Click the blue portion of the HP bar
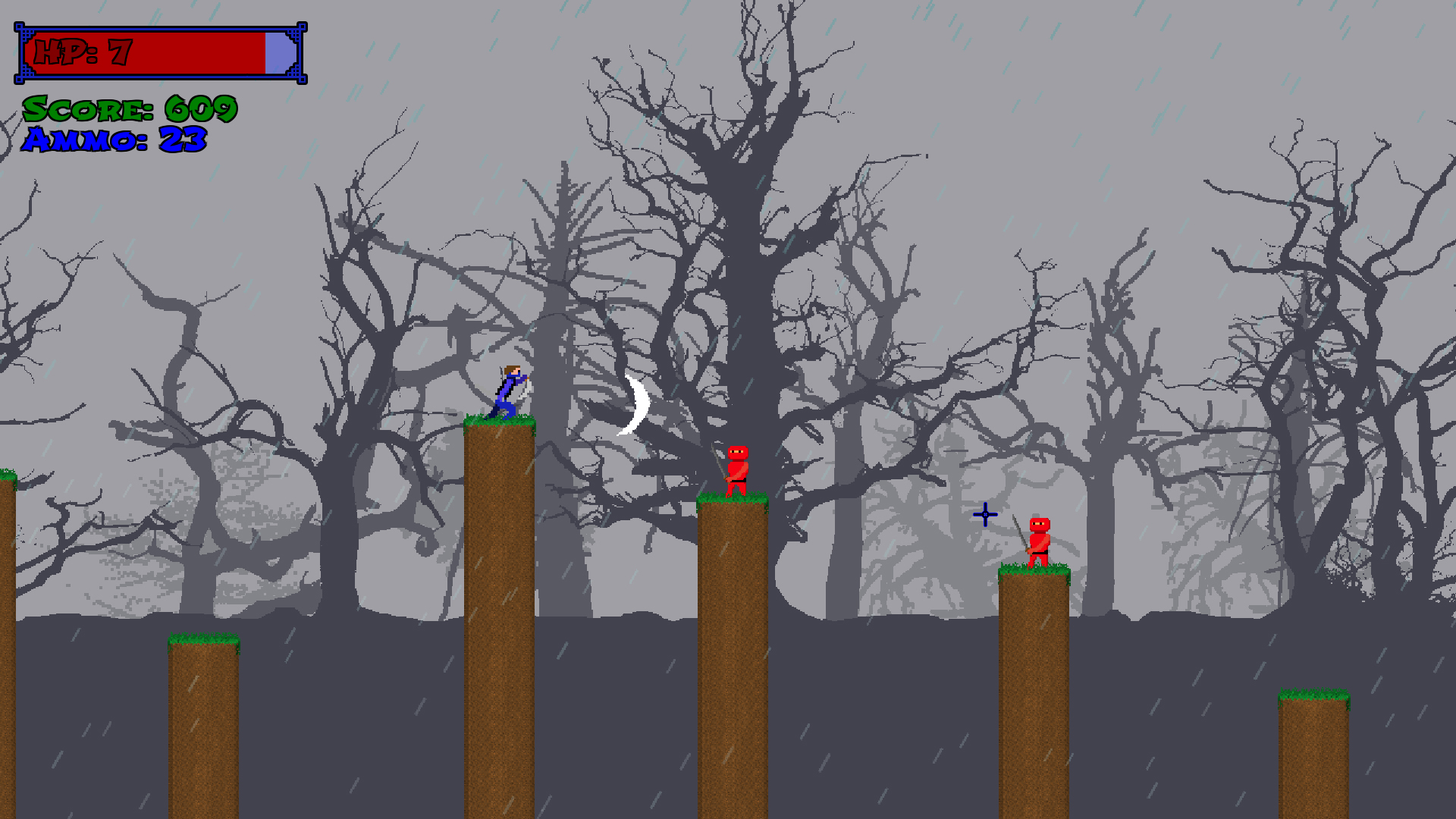The image size is (1456, 819). [x=277, y=53]
